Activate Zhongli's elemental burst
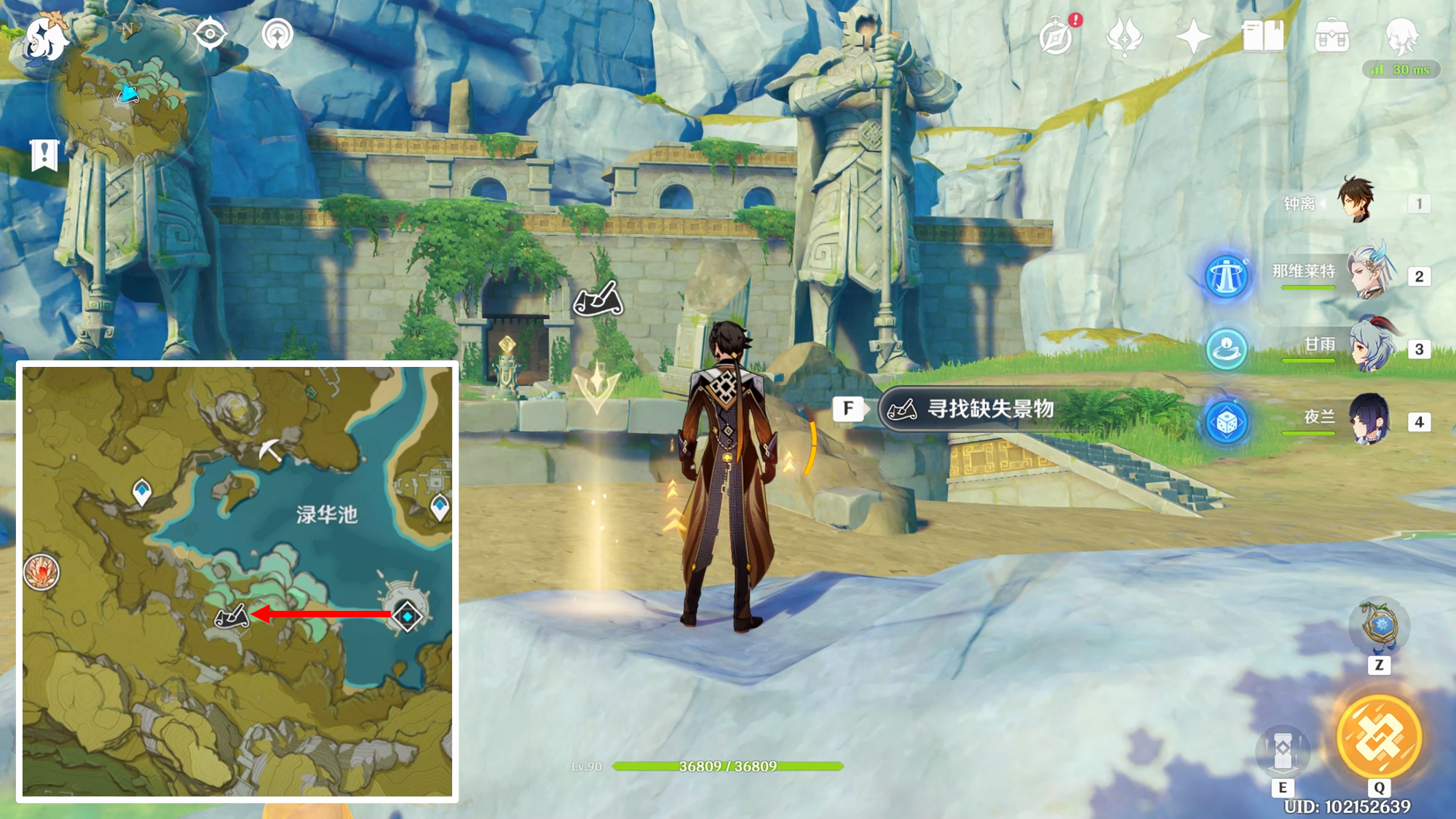The width and height of the screenshot is (1456, 819). (1379, 737)
